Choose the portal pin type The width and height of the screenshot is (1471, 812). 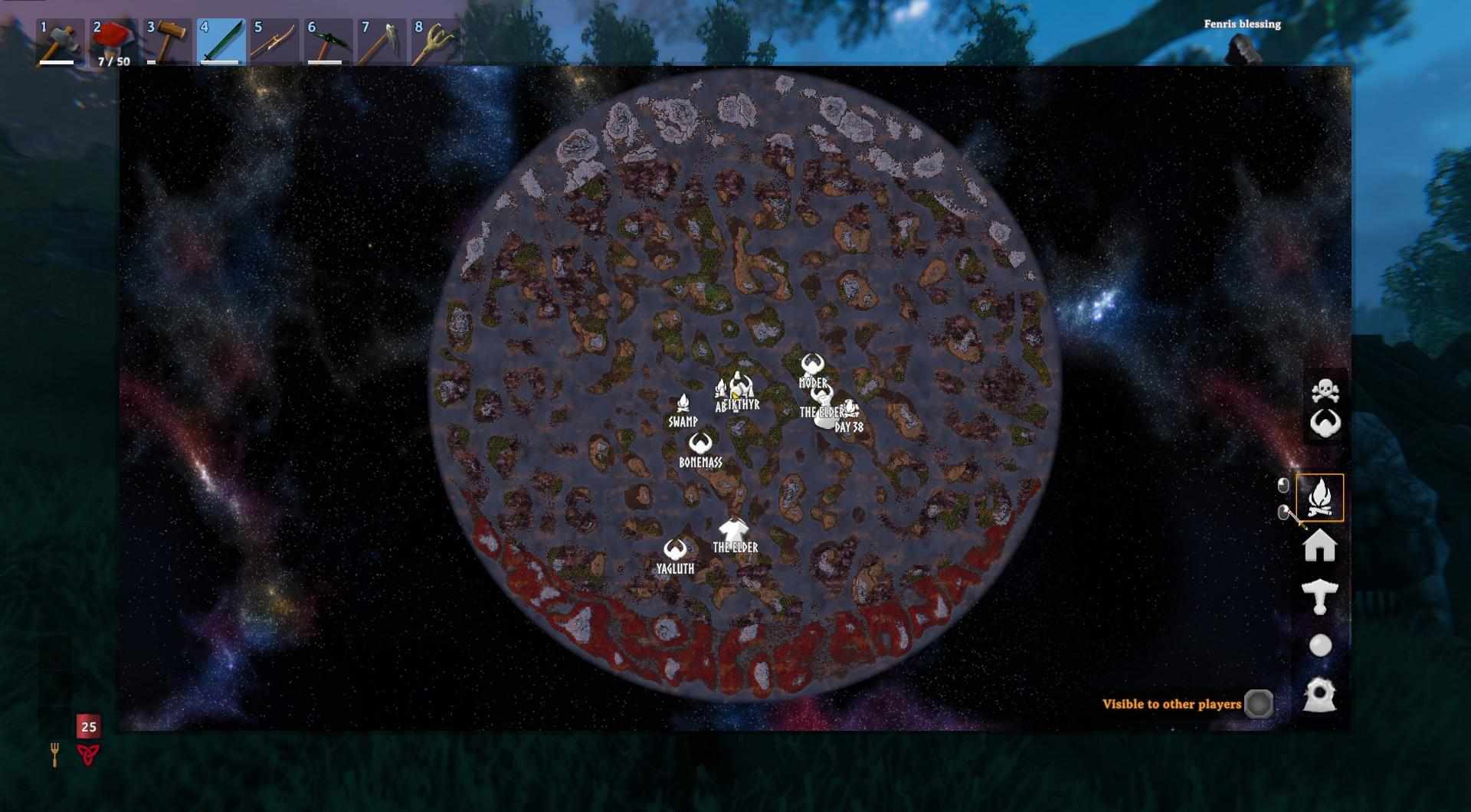coord(1319,695)
